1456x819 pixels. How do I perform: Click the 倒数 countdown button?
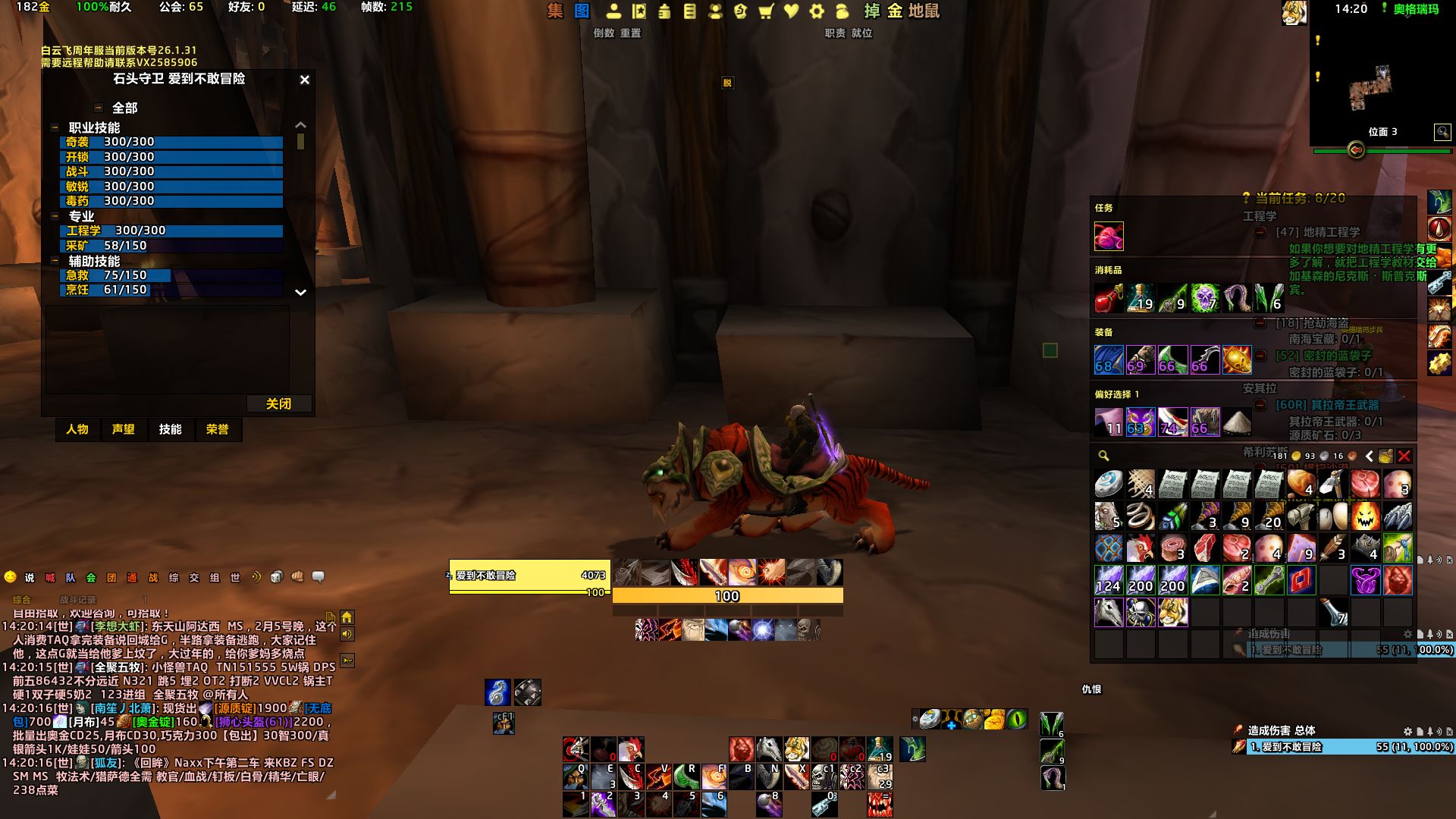tap(604, 33)
